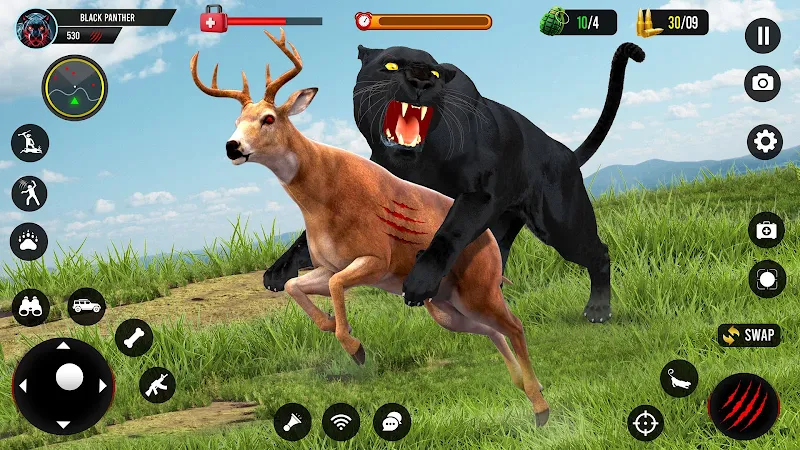Toggle the flashlight icon
Screen dimensions: 800x450
tap(292, 421)
